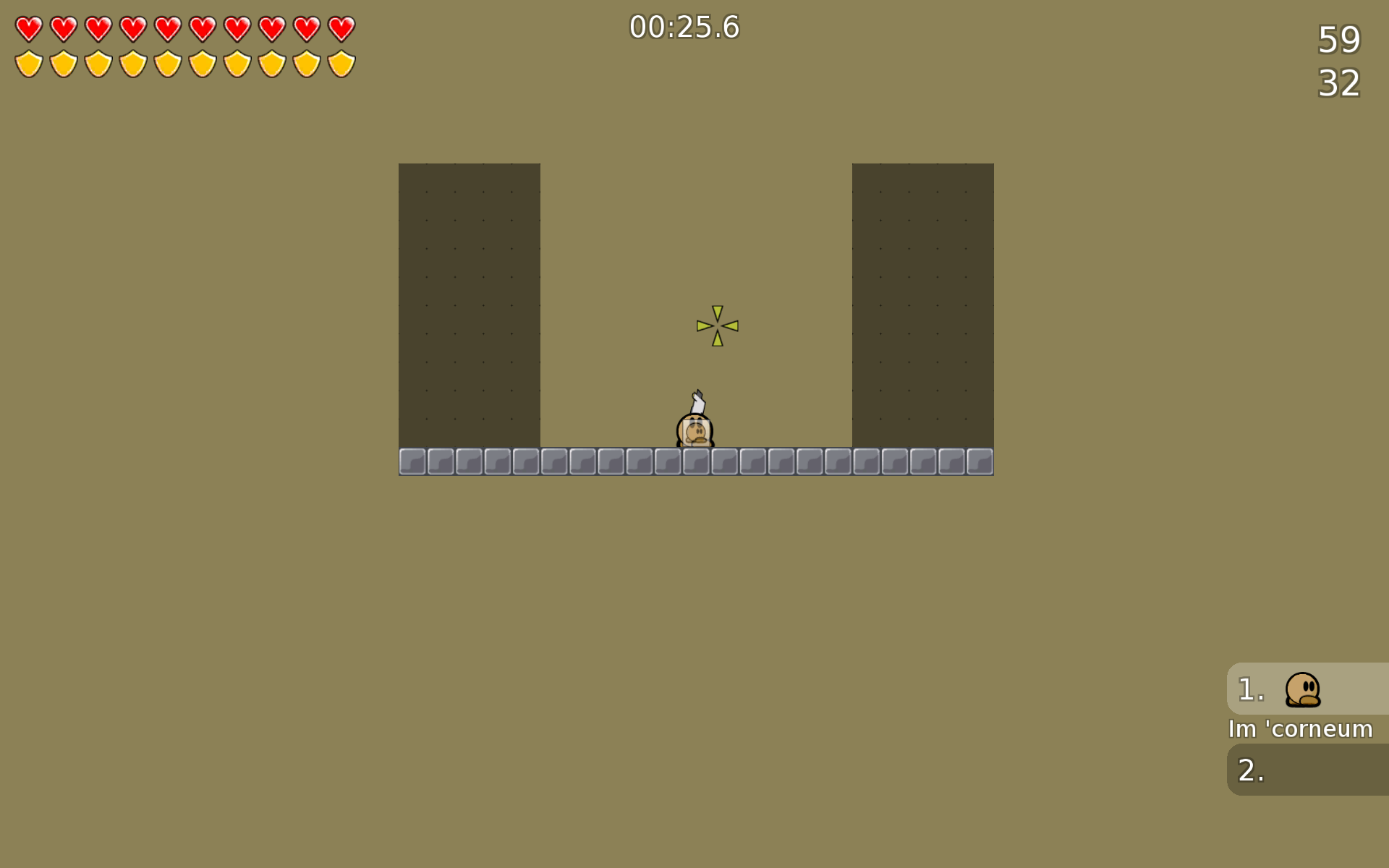Click the first yellow shield icon
Viewport: 1389px width, 868px height.
click(x=29, y=64)
